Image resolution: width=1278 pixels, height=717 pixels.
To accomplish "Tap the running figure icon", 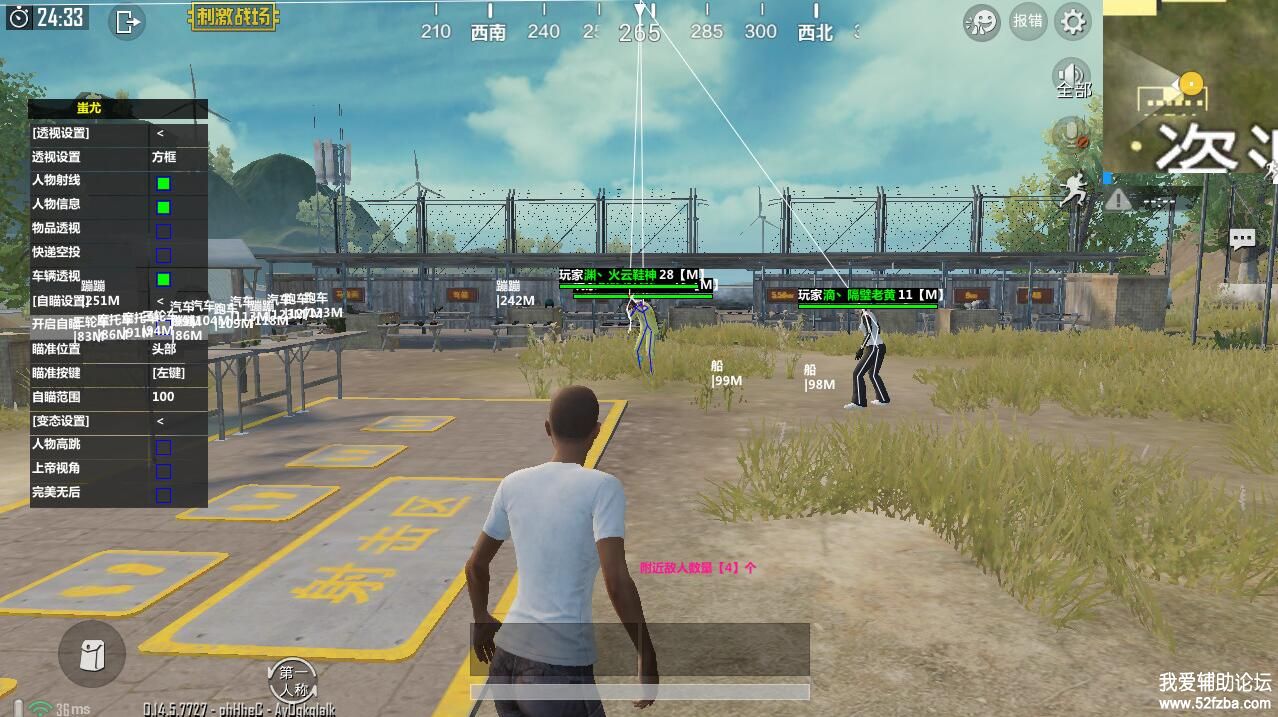I will (x=1073, y=190).
